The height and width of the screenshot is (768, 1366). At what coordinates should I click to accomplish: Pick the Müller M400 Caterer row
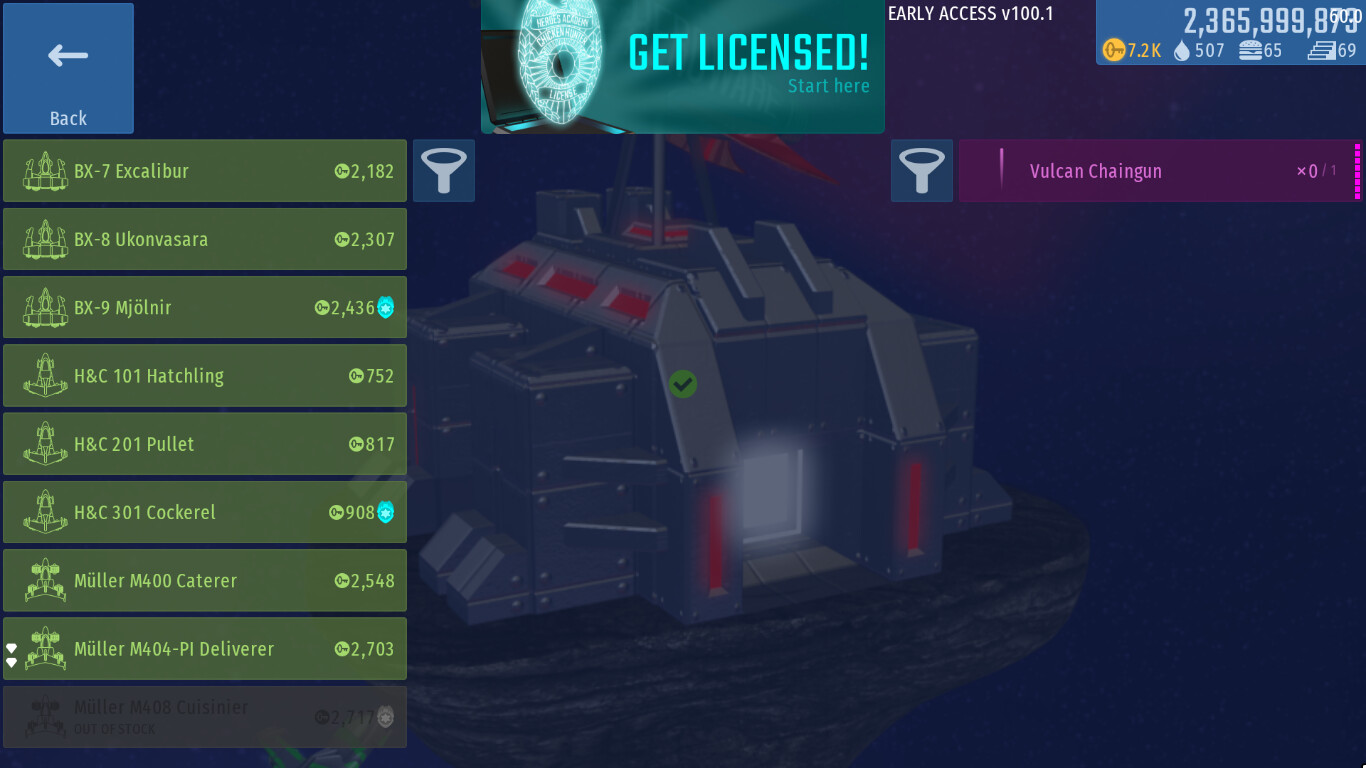(x=205, y=580)
